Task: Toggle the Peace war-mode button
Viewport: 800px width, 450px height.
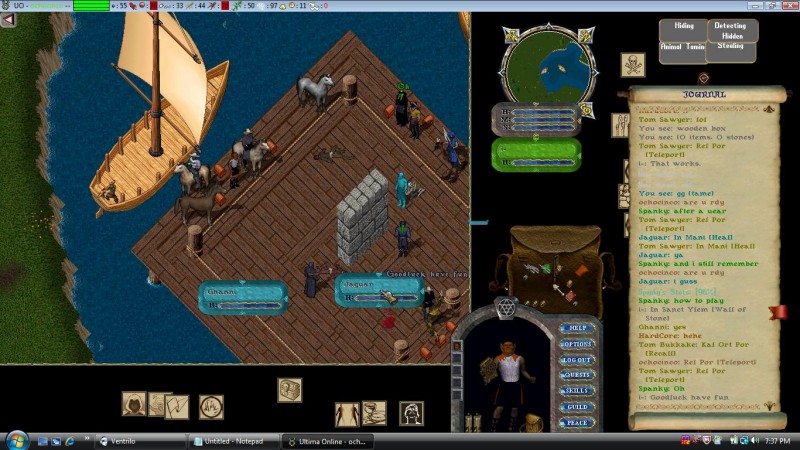Action: pyautogui.click(x=577, y=423)
